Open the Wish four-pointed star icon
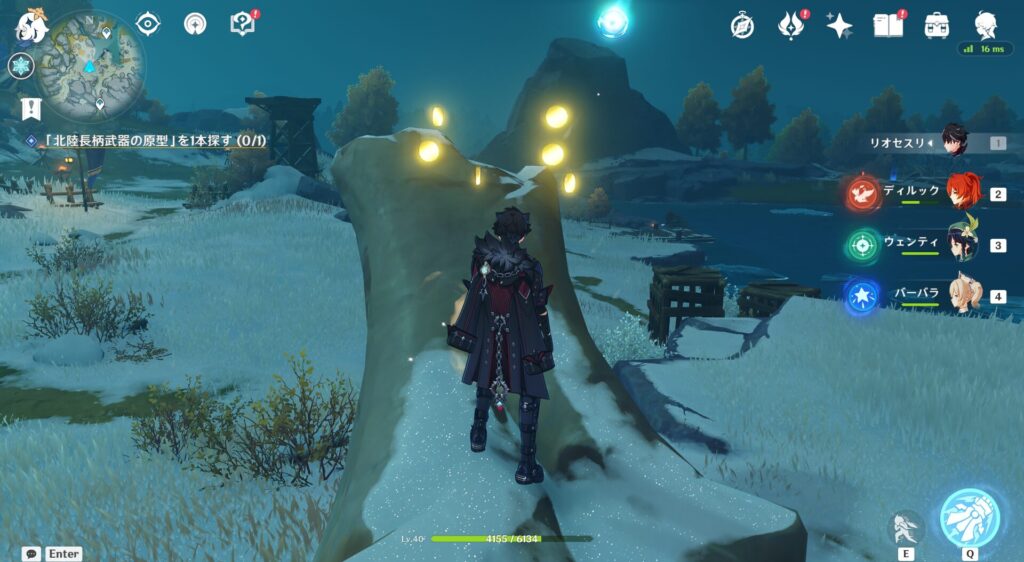 point(839,26)
